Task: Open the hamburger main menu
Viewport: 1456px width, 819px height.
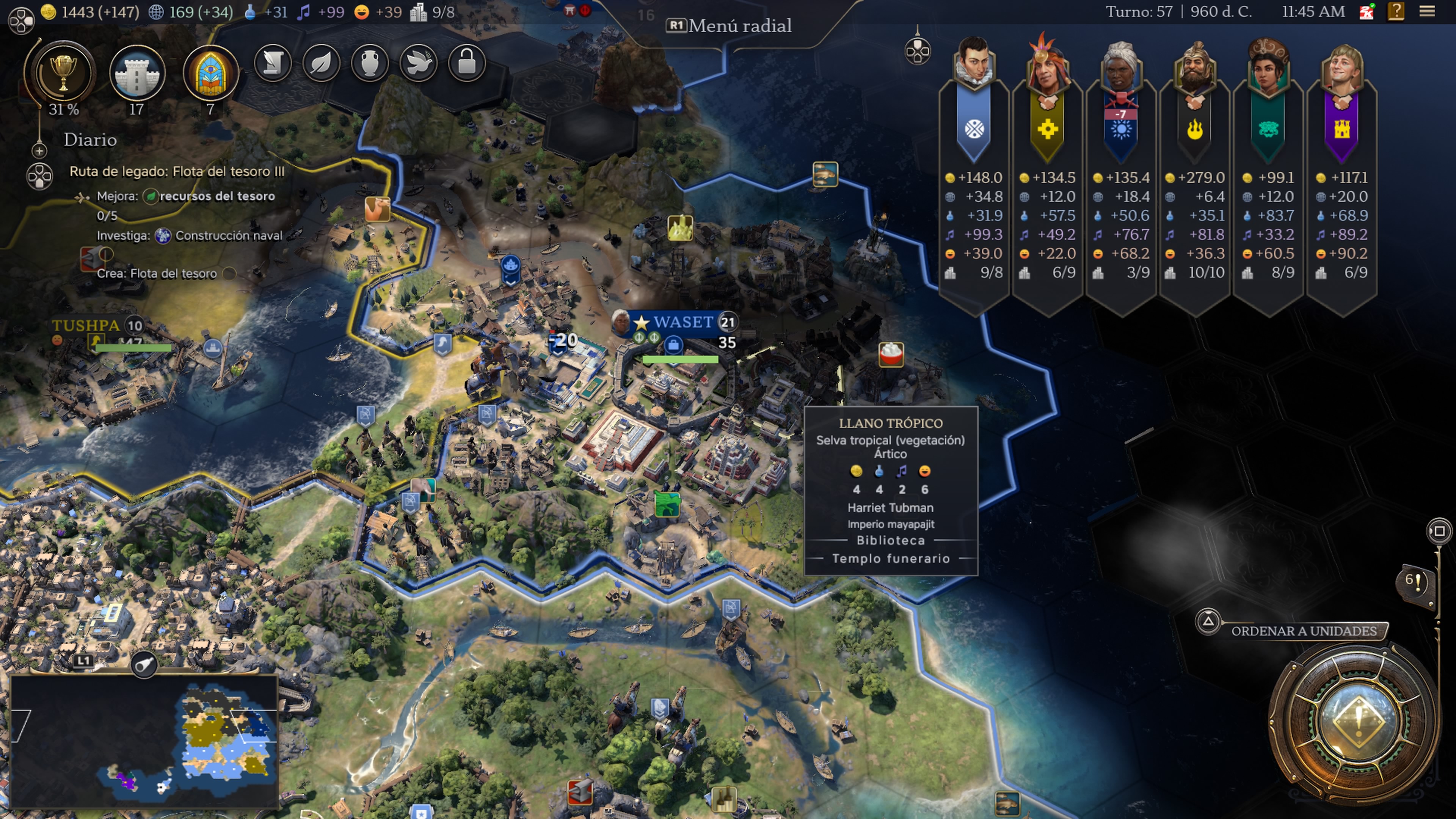Action: click(1427, 11)
